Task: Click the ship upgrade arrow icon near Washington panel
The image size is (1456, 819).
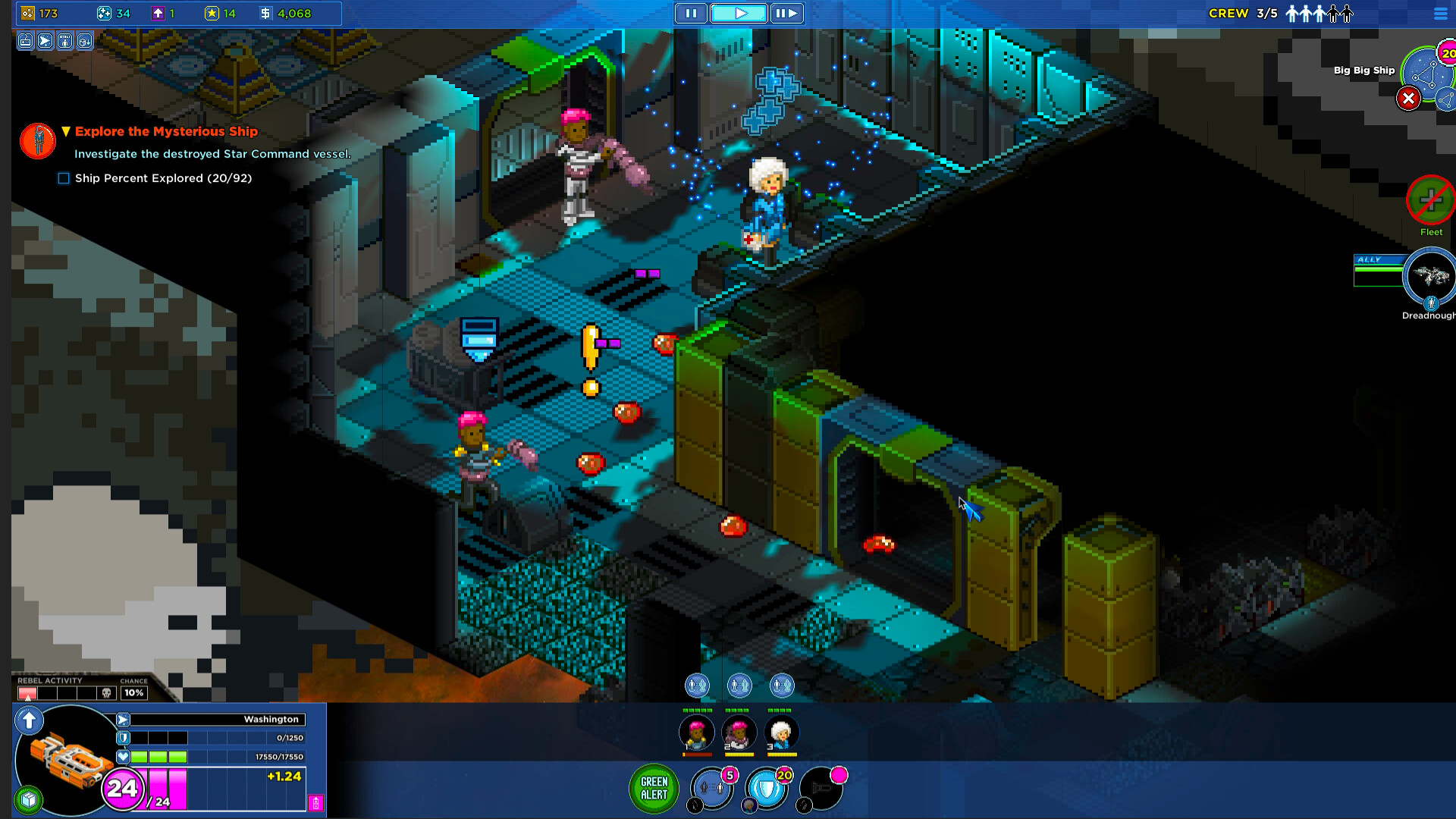Action: [x=29, y=721]
